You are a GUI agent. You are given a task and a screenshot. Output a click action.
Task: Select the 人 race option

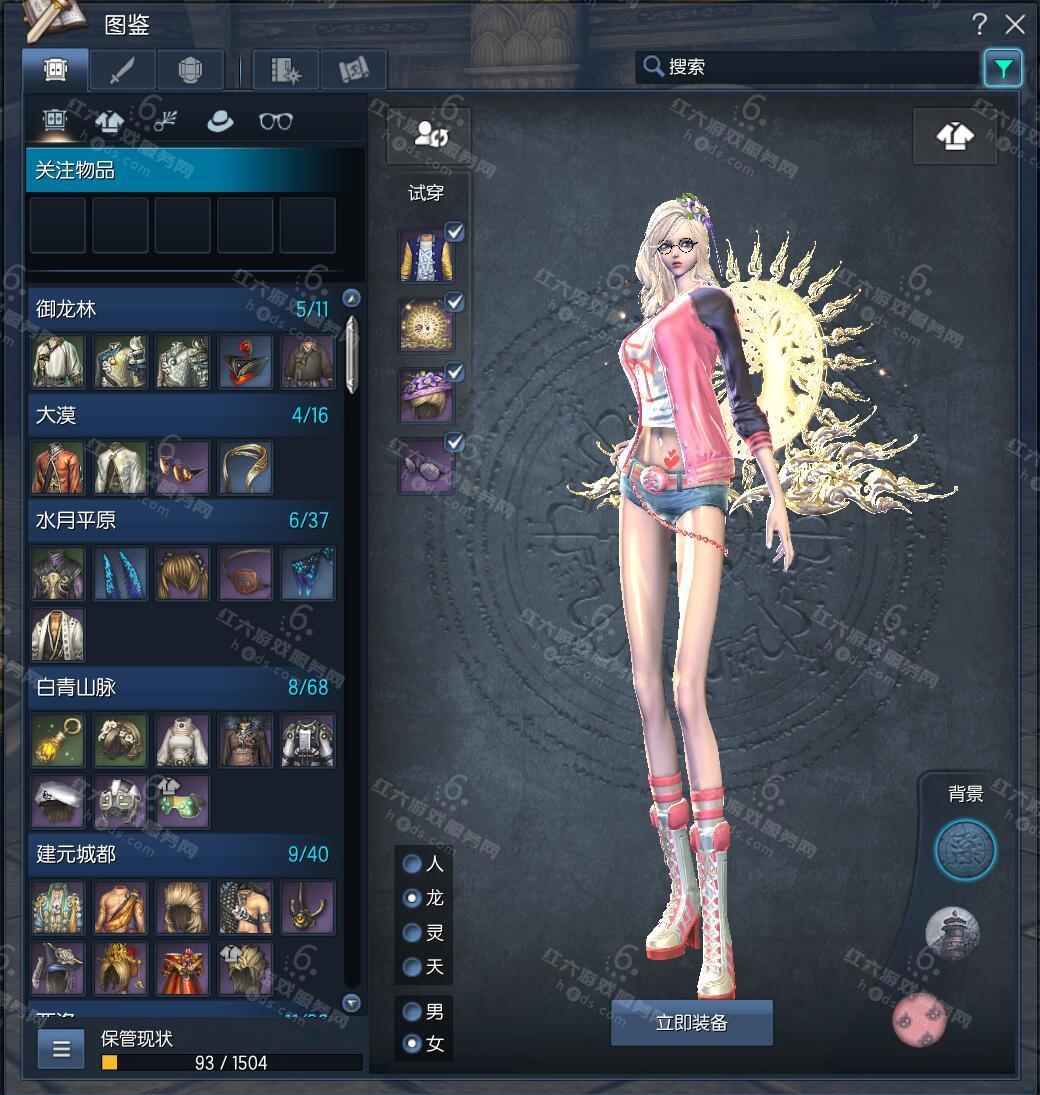411,863
